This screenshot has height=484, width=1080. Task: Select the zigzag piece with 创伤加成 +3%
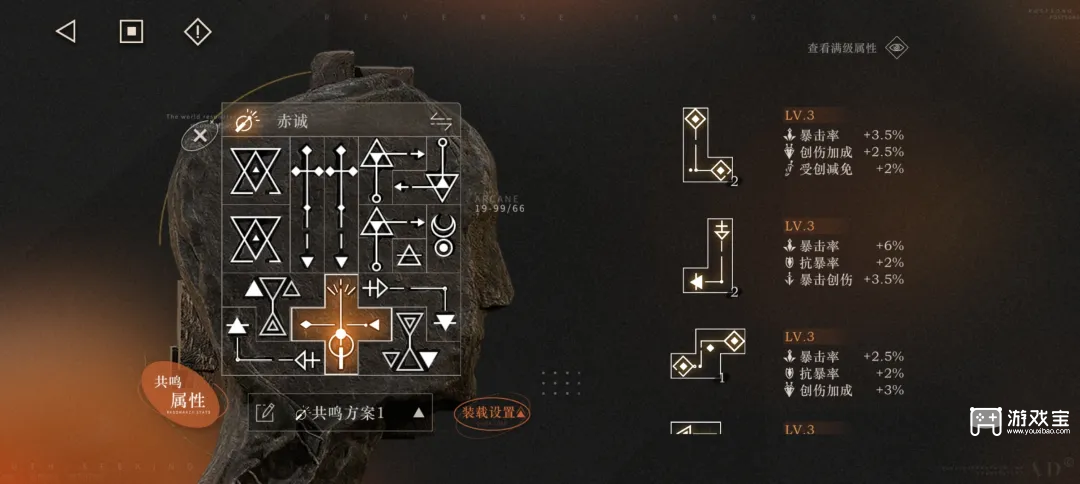click(707, 355)
